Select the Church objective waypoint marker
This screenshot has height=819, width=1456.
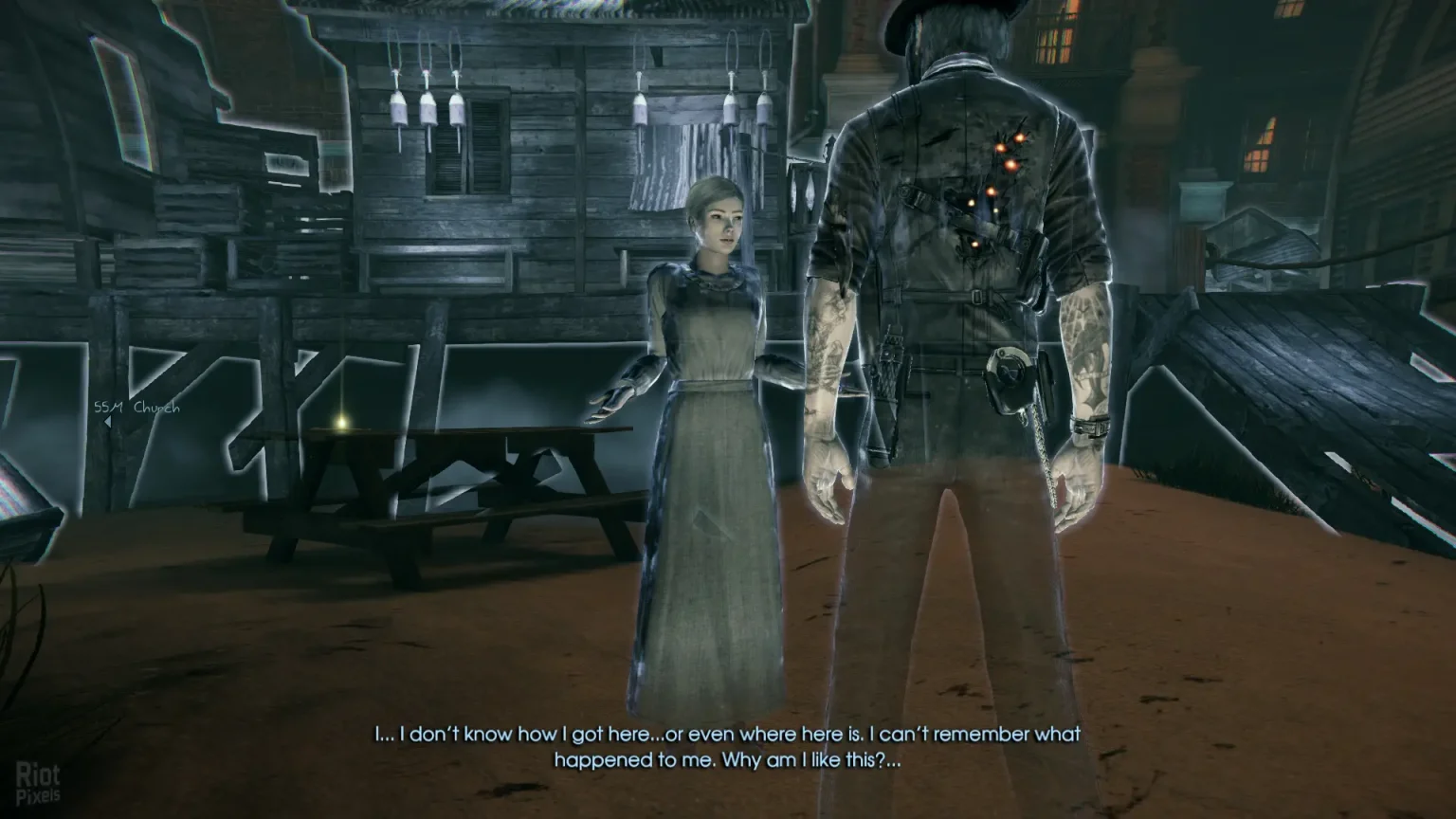[136, 409]
